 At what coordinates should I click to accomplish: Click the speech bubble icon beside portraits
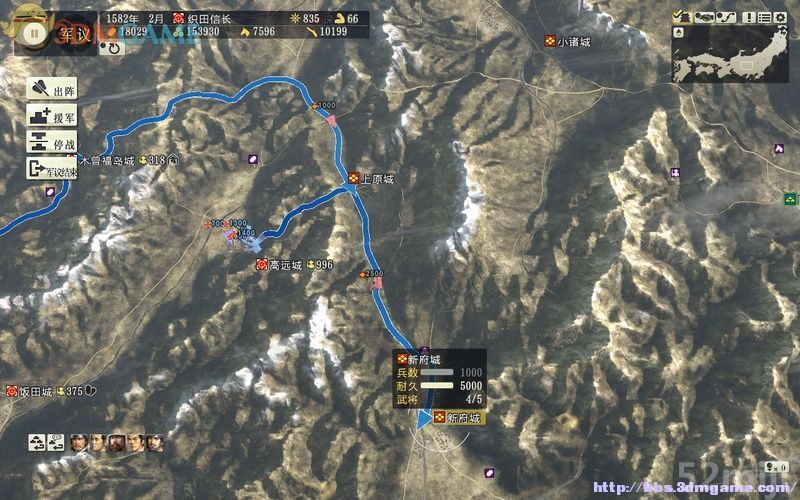click(56, 441)
